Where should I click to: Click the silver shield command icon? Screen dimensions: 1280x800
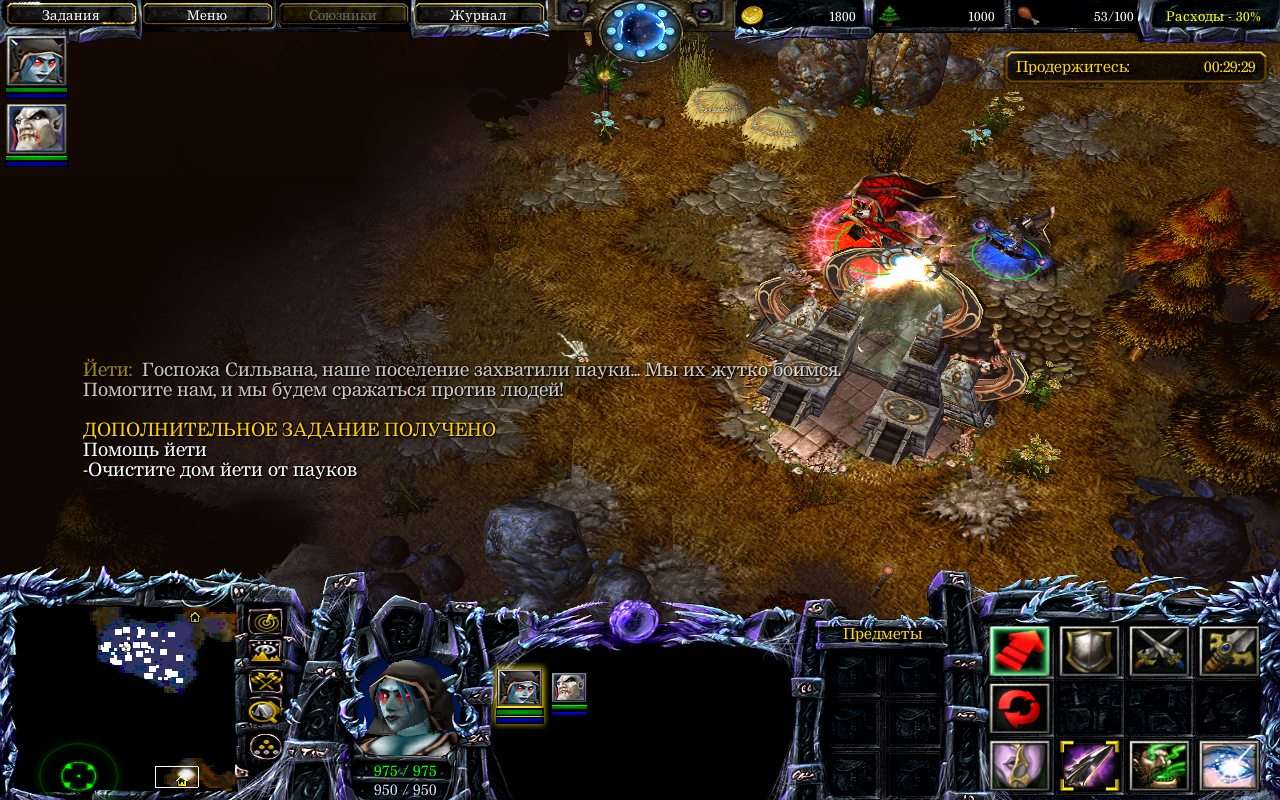(x=1089, y=651)
